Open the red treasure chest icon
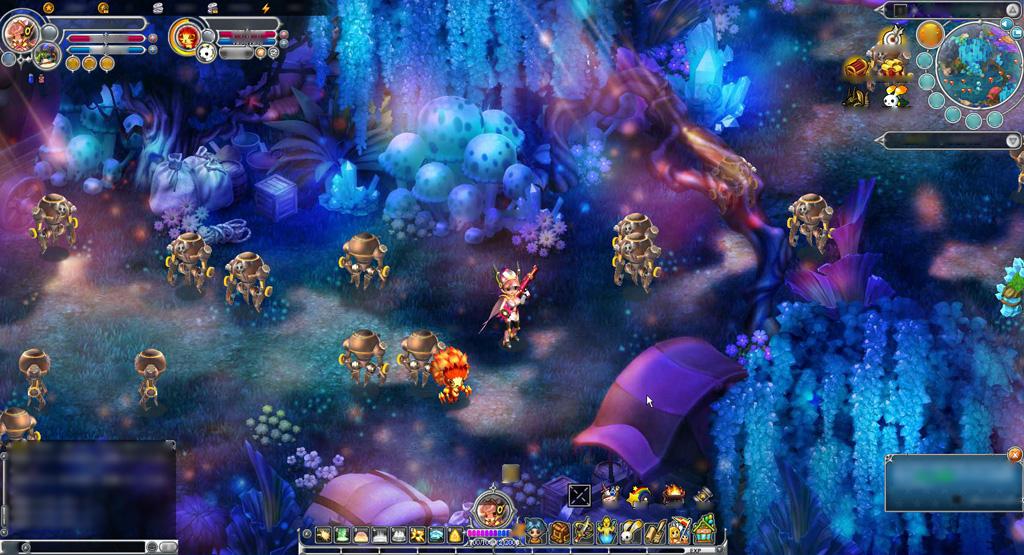 pos(857,68)
